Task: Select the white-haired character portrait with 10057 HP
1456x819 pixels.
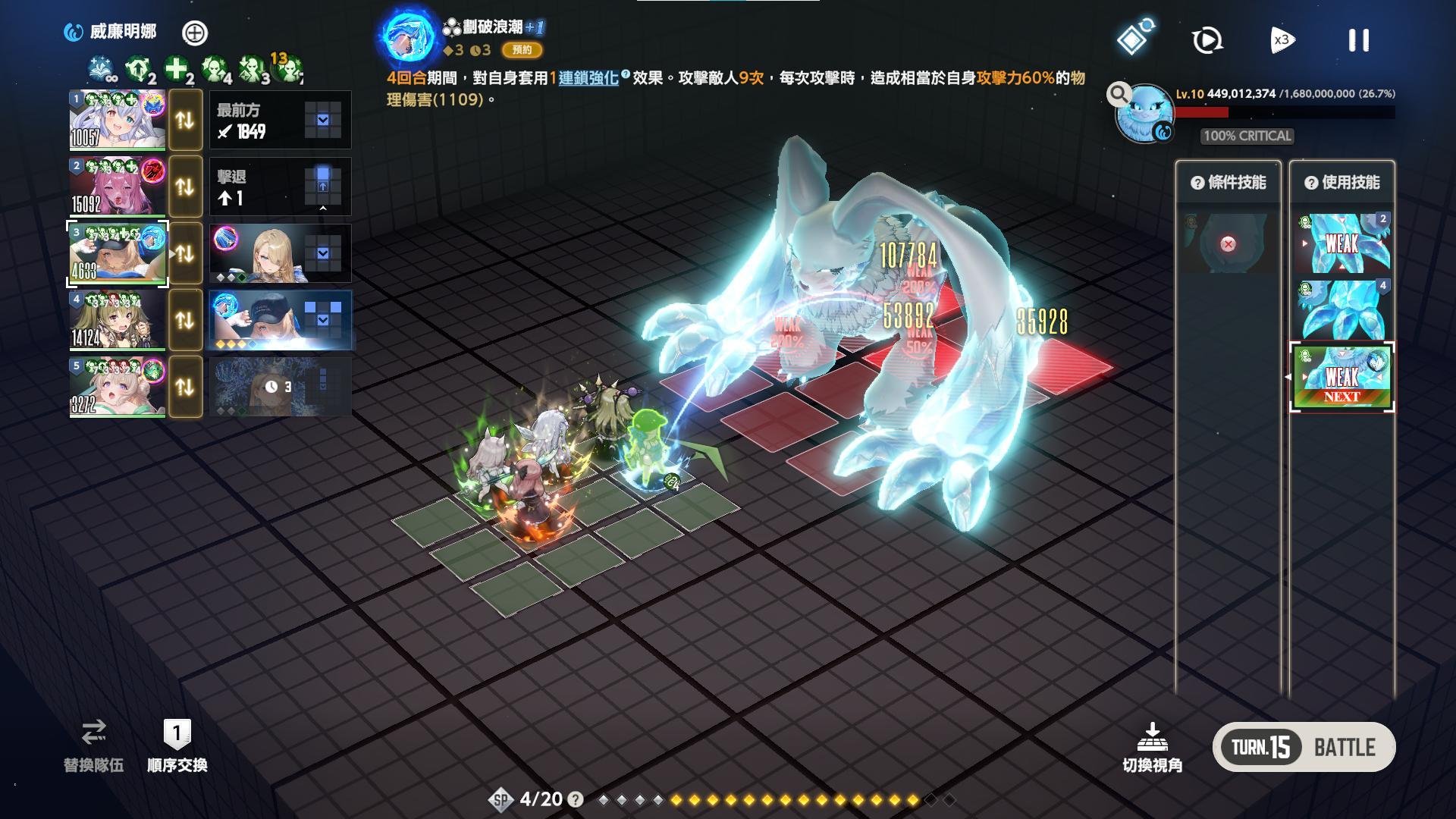Action: pos(118,120)
